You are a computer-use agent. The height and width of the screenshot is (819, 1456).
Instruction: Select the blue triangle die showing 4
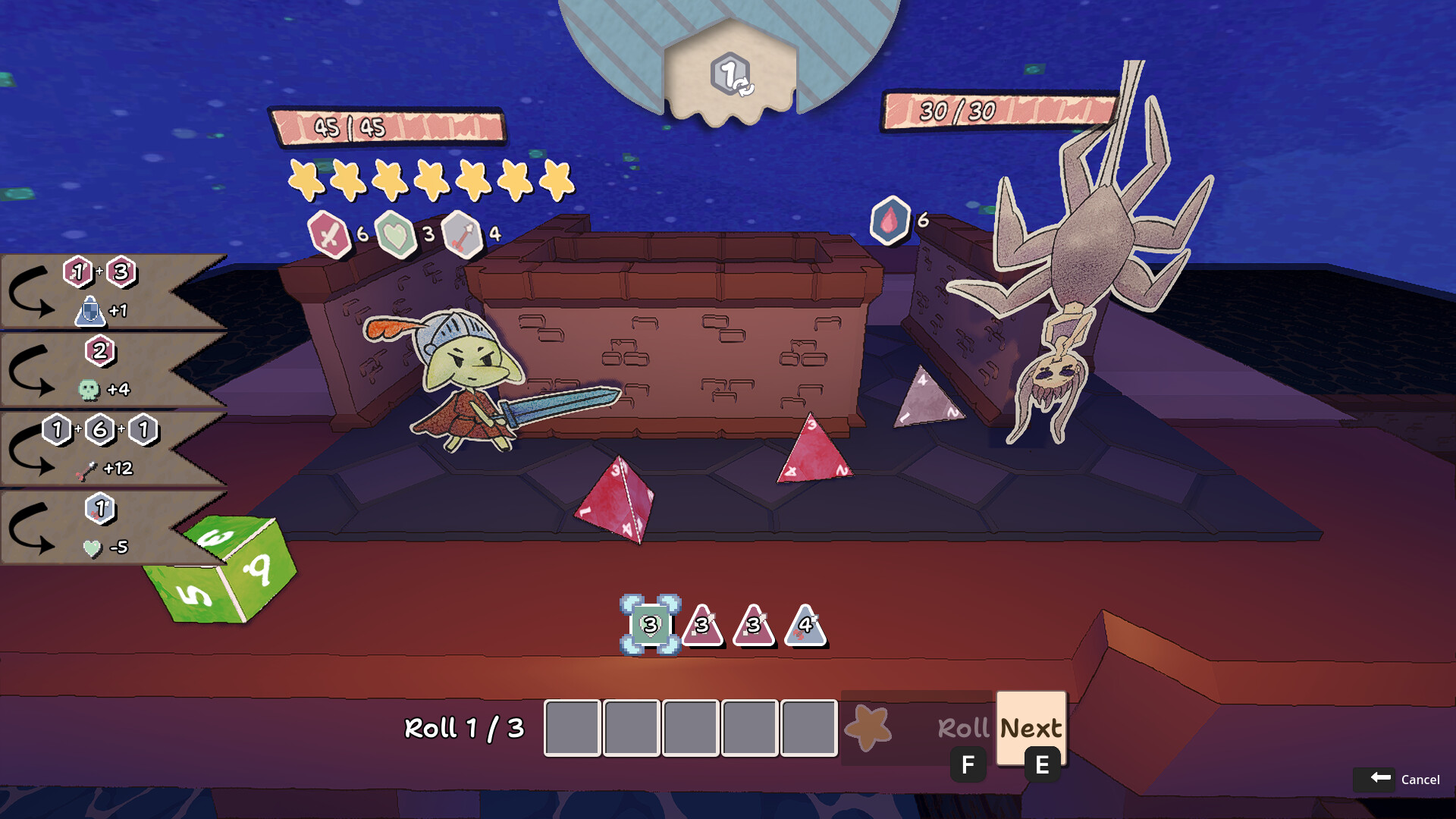click(x=804, y=629)
